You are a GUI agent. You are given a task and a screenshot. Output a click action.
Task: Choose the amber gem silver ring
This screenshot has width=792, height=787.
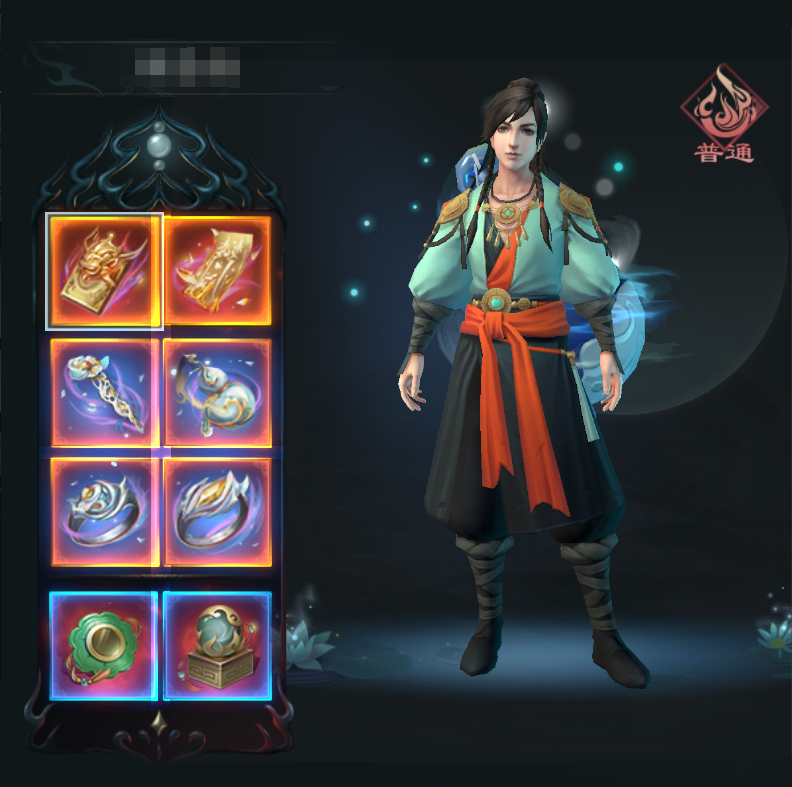click(218, 512)
